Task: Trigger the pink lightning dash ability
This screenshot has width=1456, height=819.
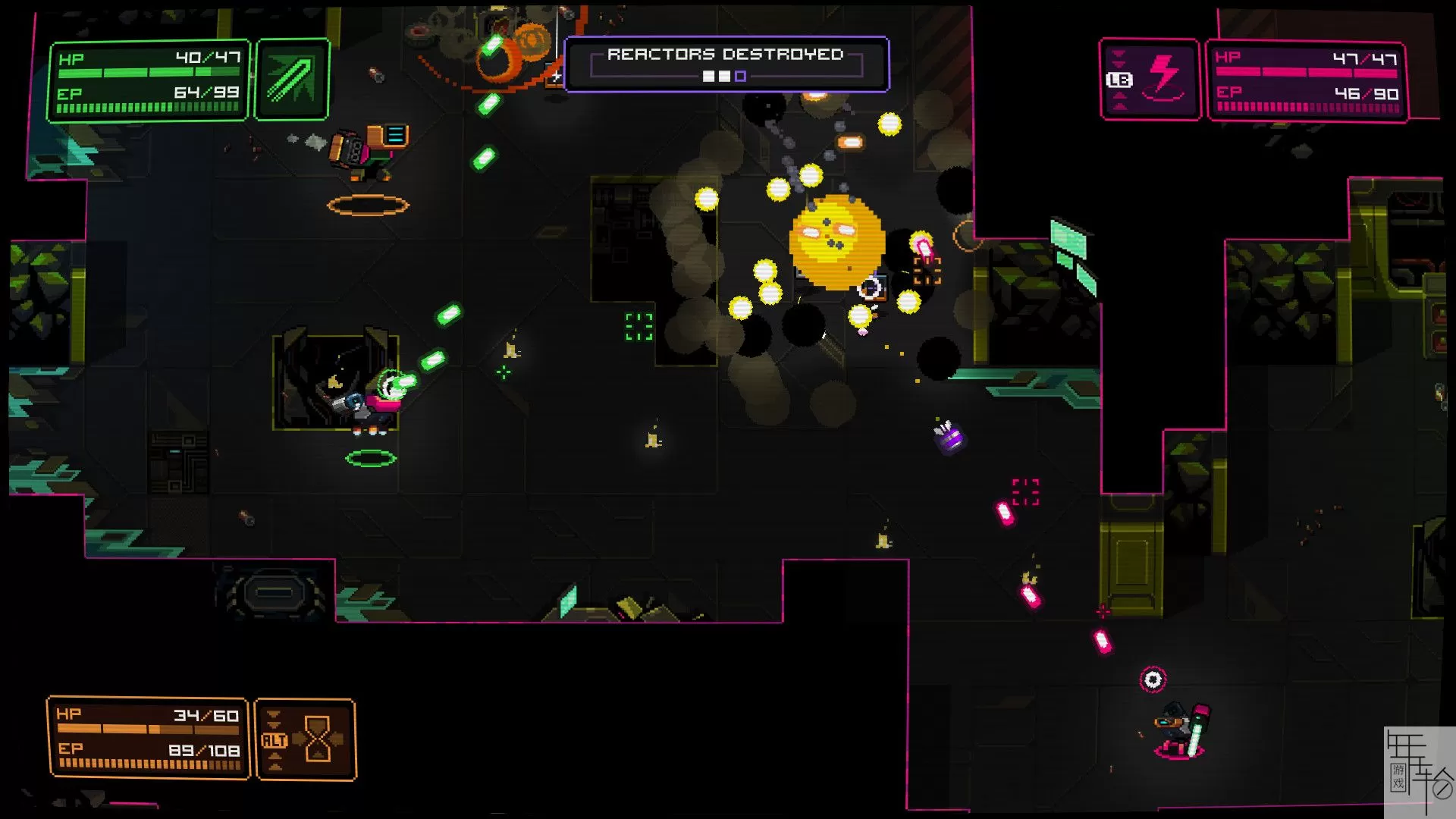Action: point(1150,79)
